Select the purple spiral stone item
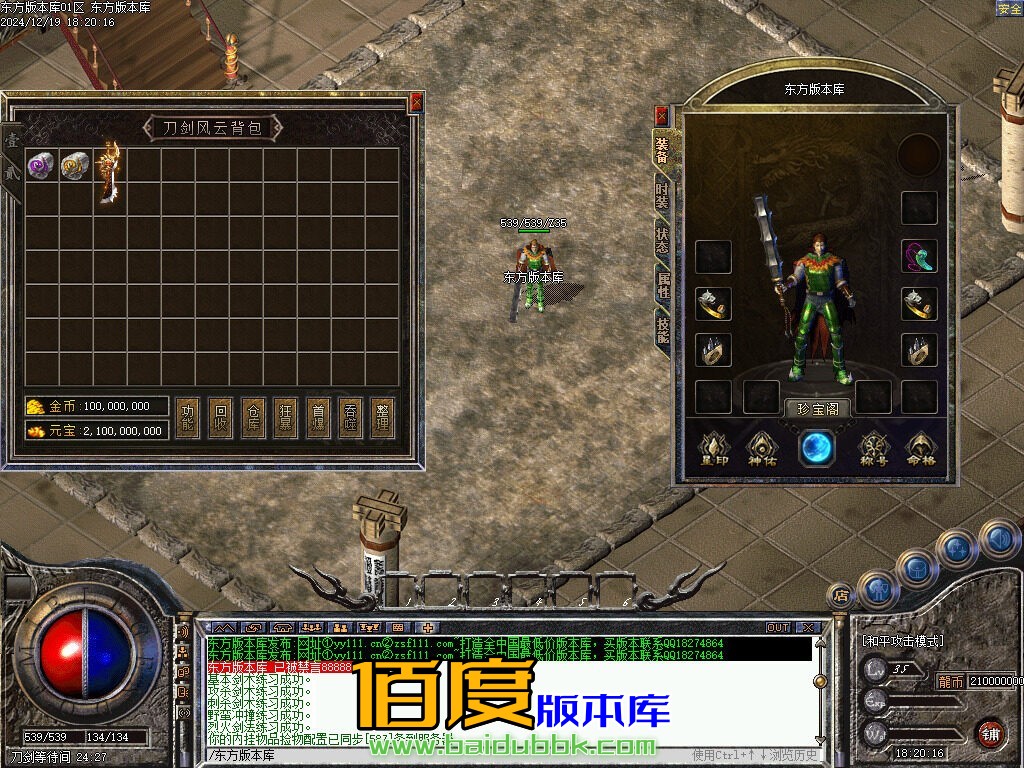This screenshot has height=768, width=1024. 41,165
